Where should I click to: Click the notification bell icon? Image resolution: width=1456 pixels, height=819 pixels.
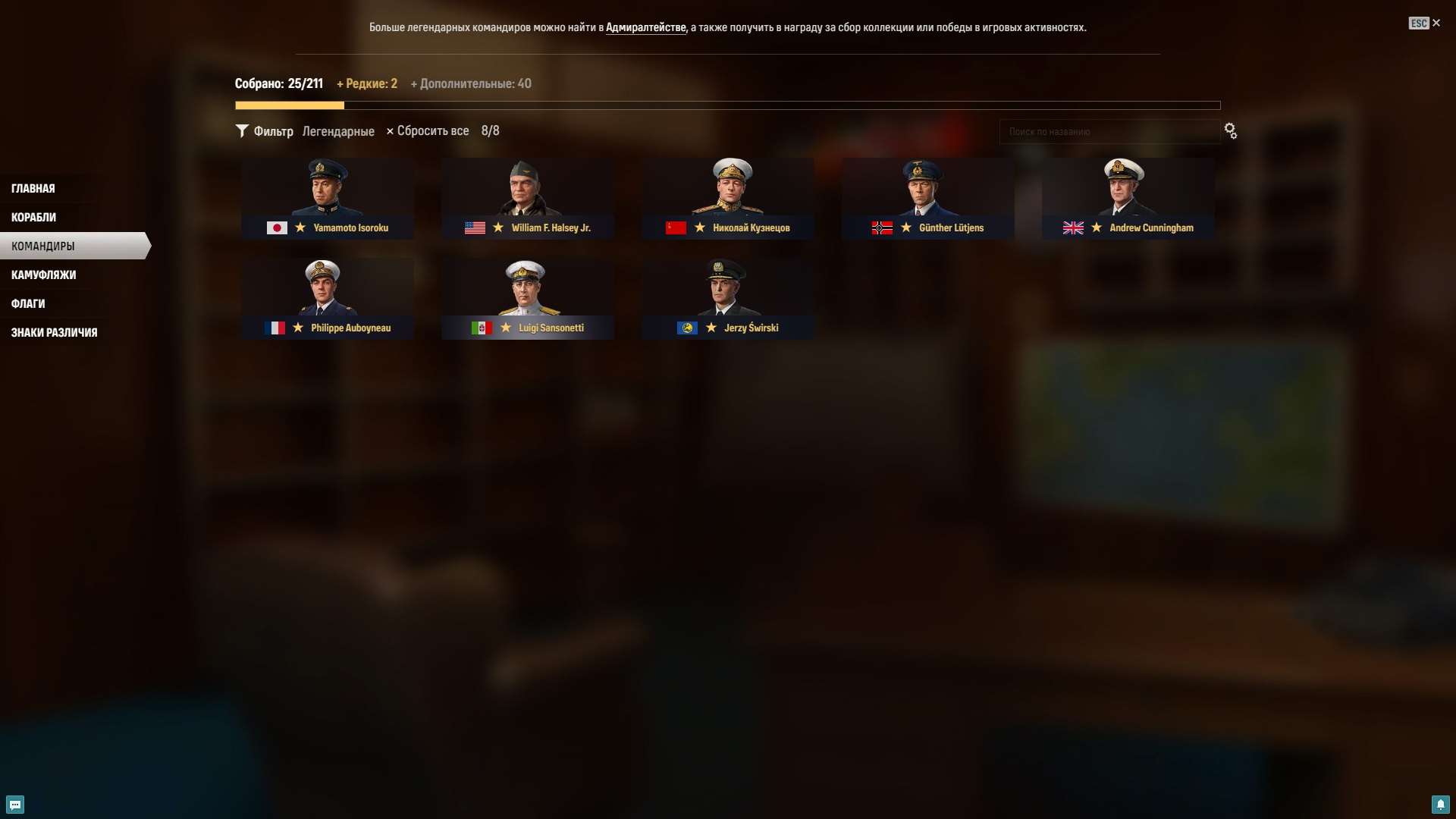[x=1442, y=805]
